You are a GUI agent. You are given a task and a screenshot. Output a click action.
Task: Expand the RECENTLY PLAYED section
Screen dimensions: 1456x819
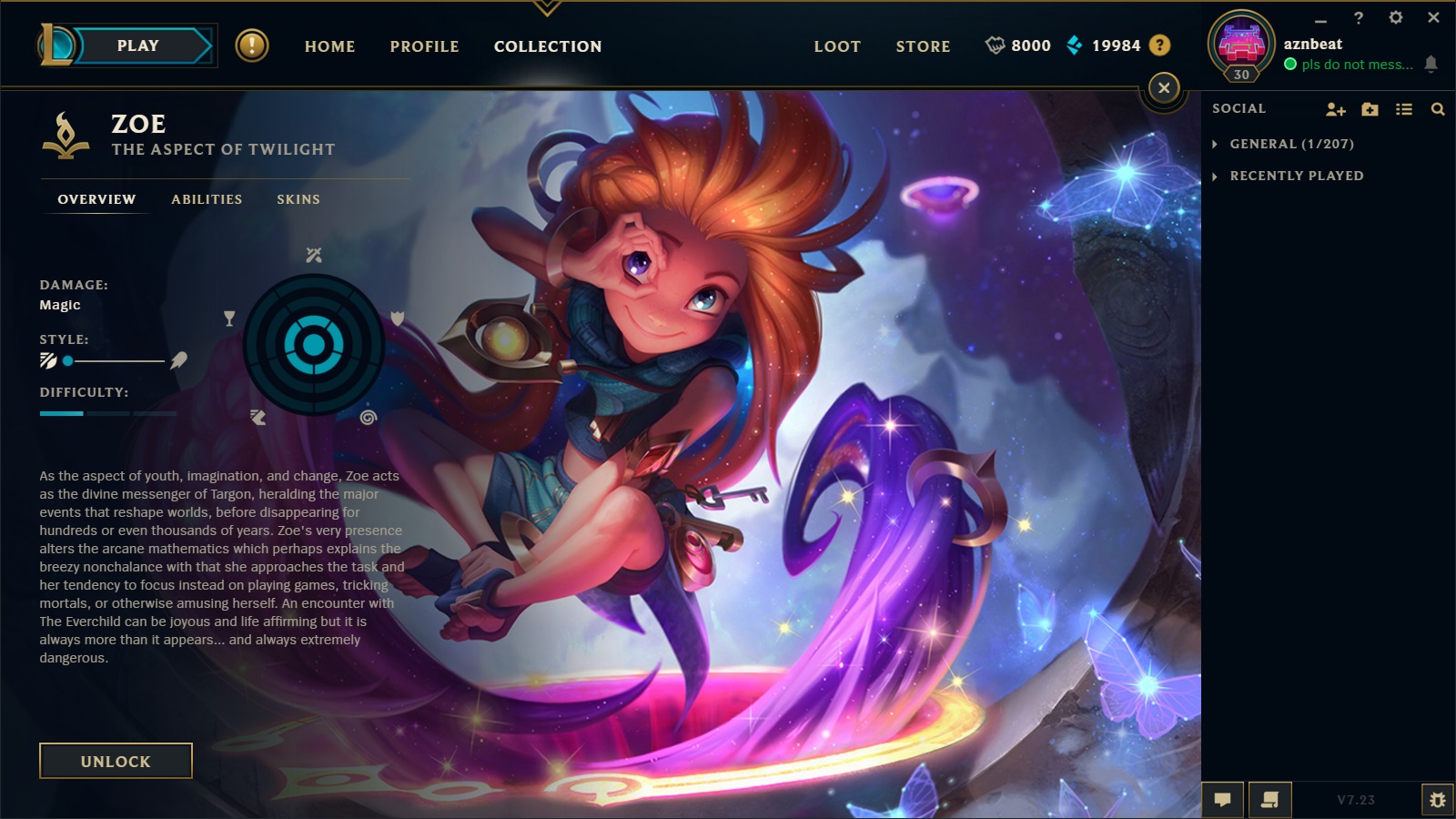pos(1296,176)
